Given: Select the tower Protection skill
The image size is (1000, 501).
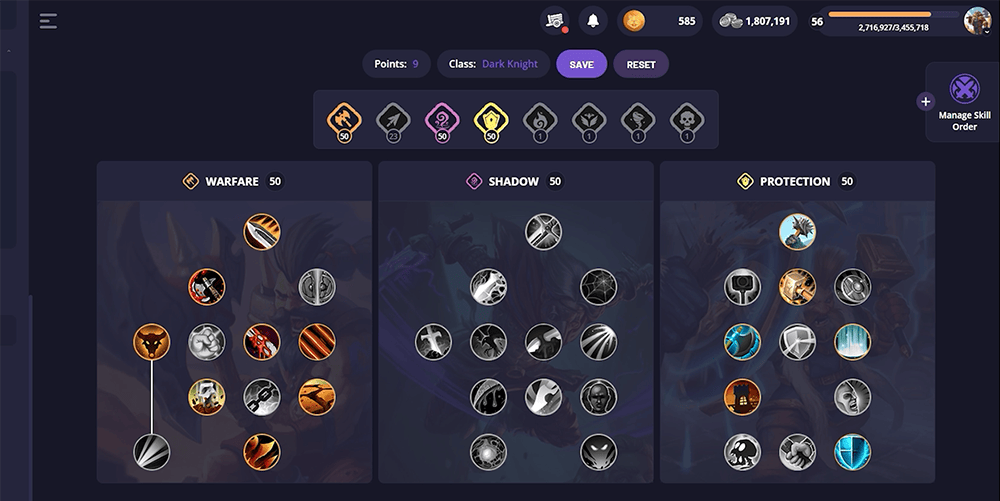Looking at the screenshot, I should [743, 397].
